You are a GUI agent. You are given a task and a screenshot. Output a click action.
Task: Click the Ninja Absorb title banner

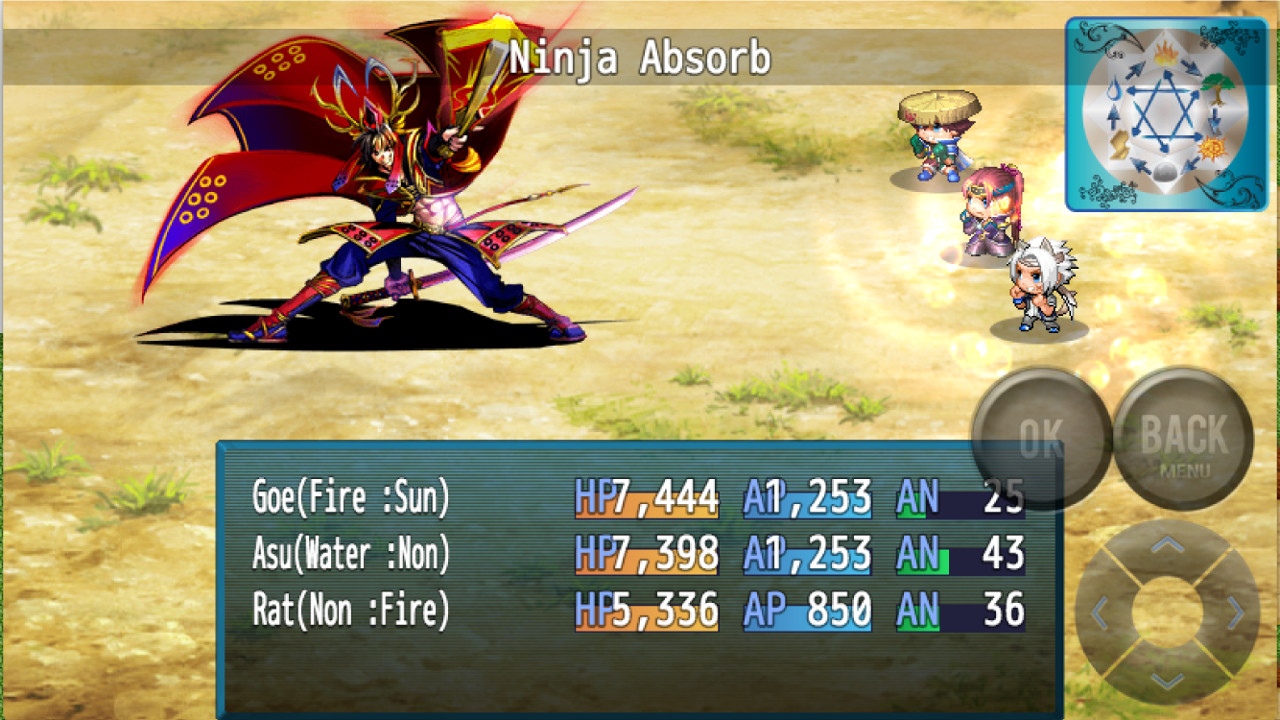click(640, 58)
